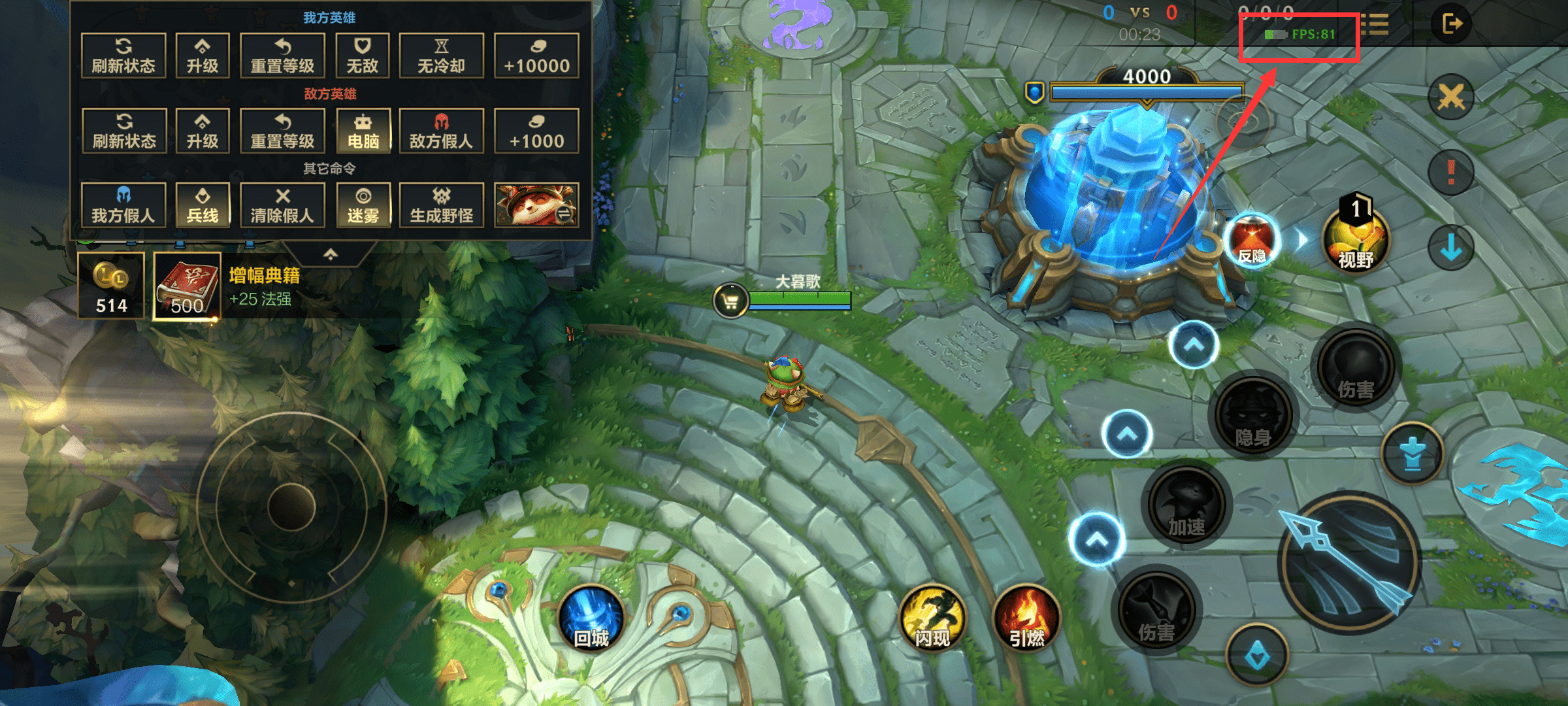This screenshot has height=706, width=1568.
Task: Activate the 回城 recall button
Action: click(591, 618)
